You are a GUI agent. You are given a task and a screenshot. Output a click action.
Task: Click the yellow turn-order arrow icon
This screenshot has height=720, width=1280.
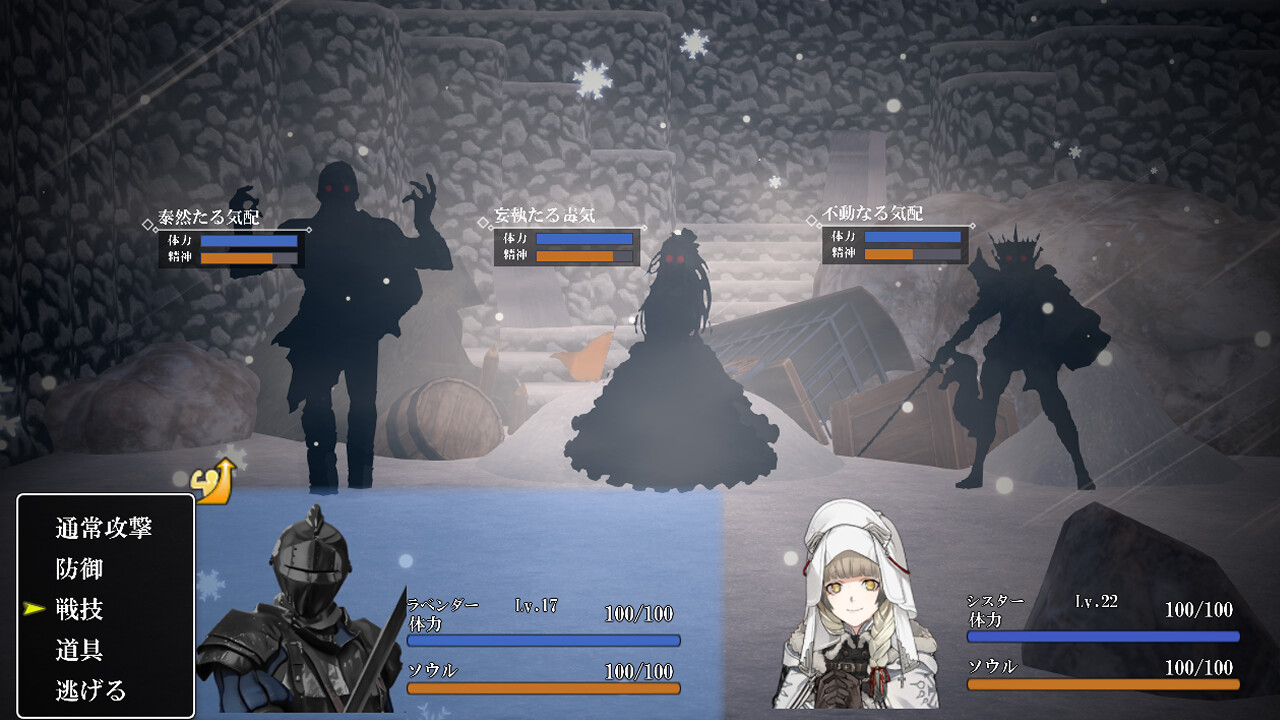213,482
